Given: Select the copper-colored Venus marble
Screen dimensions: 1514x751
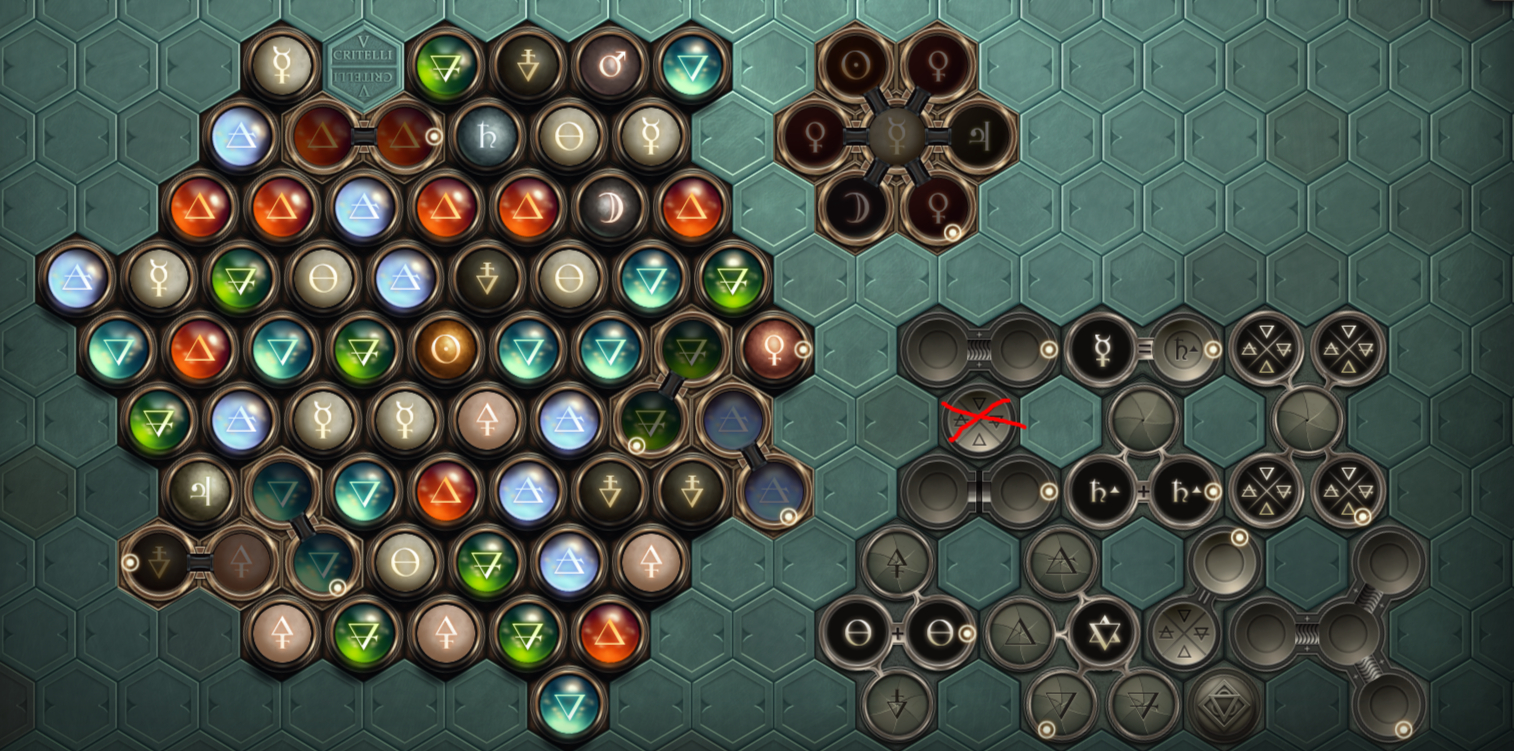Looking at the screenshot, I should [773, 349].
